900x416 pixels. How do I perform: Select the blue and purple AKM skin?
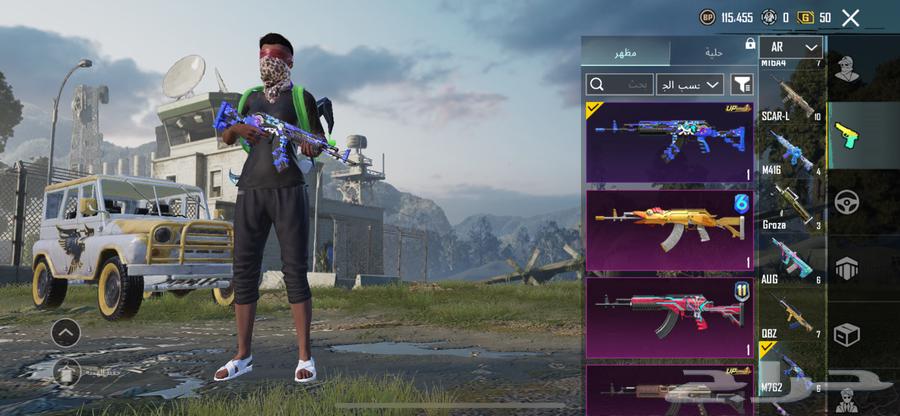coord(669,141)
